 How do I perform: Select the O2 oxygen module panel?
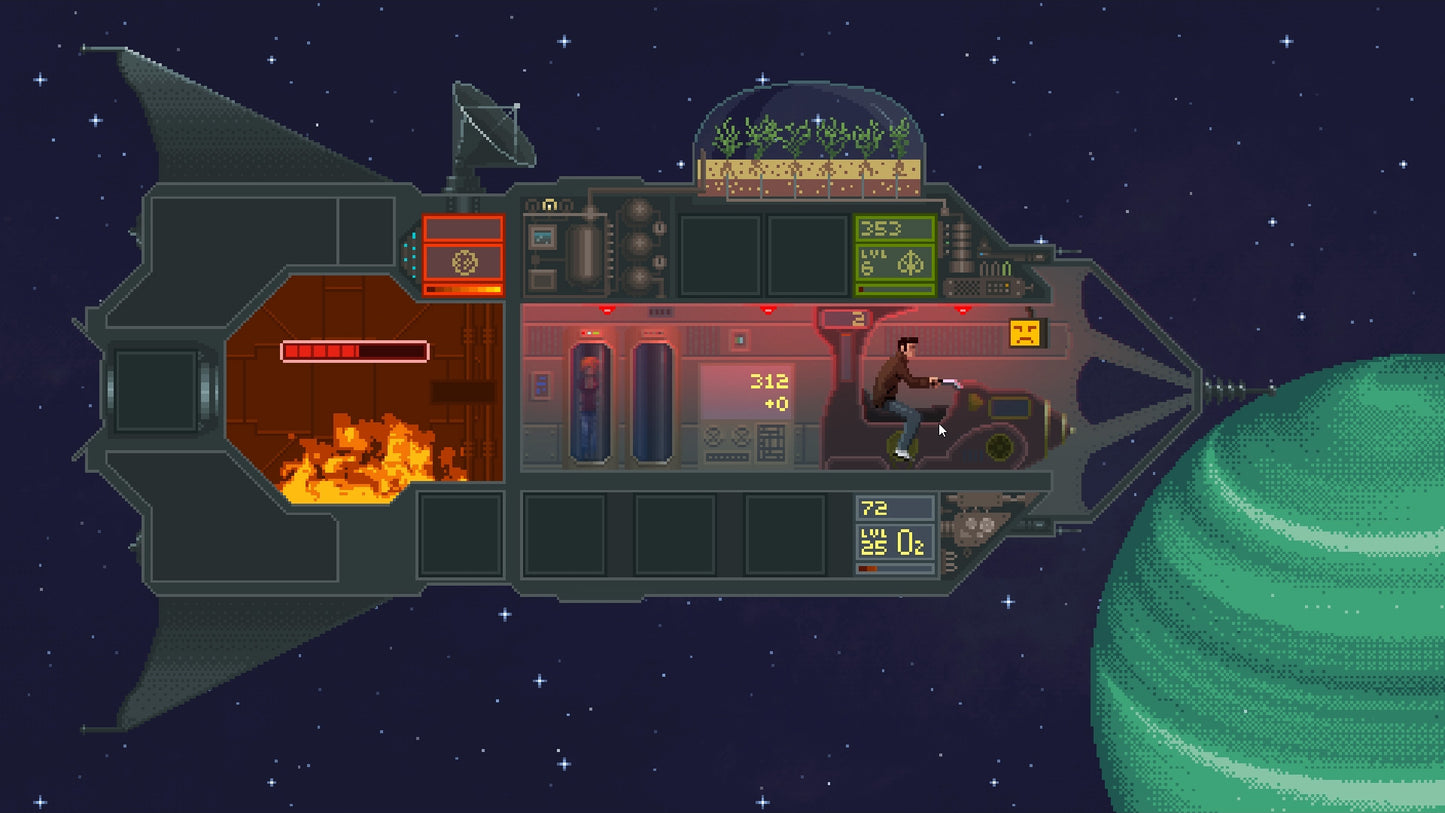pos(895,543)
